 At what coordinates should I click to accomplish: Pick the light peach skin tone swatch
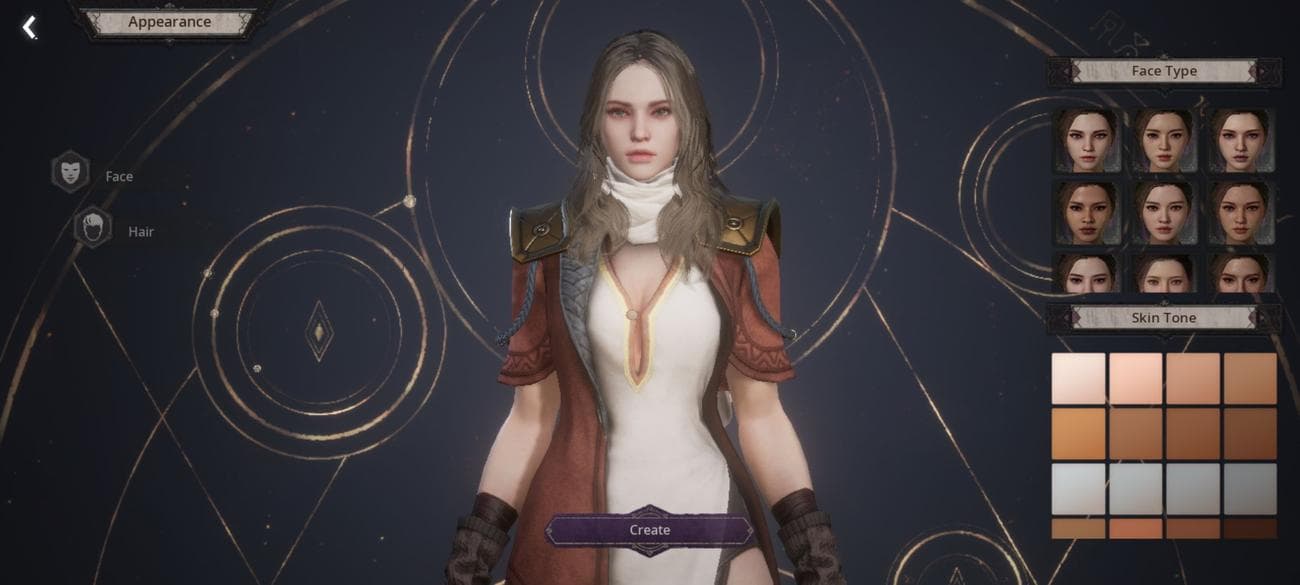pos(1135,378)
